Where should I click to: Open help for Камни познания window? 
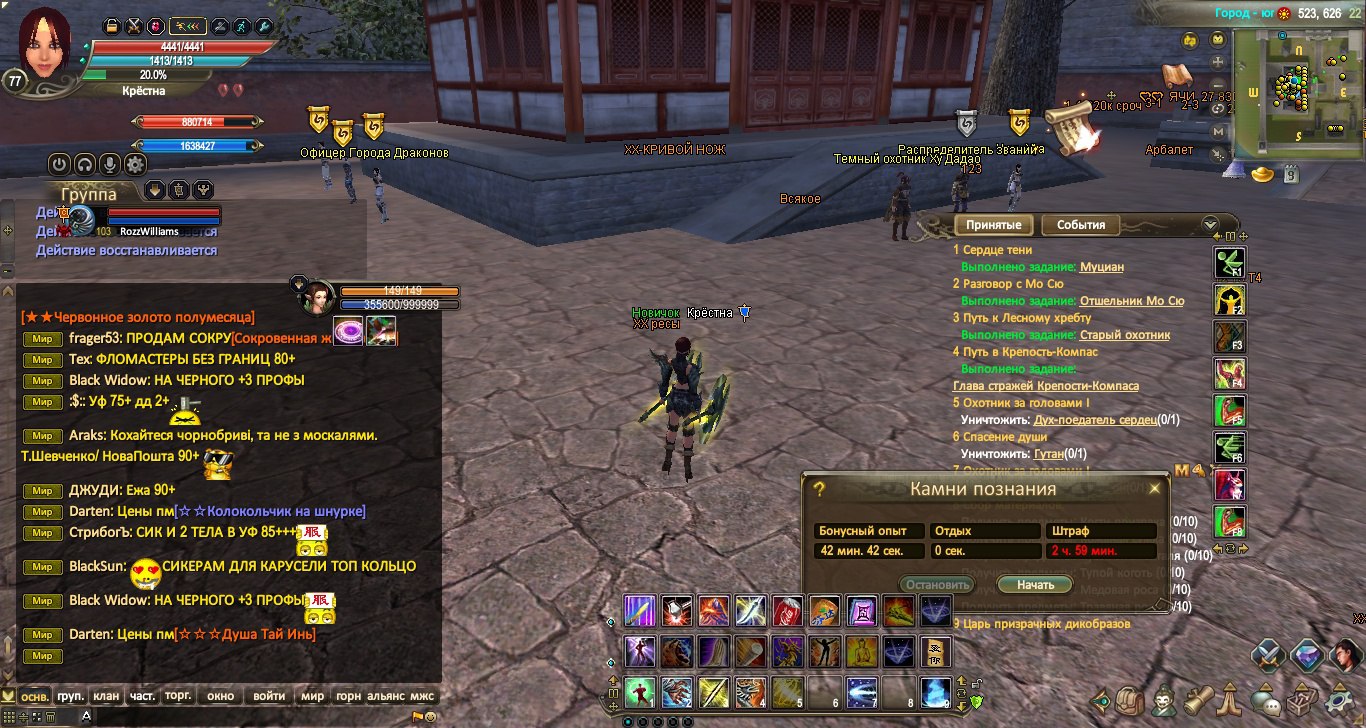point(819,489)
